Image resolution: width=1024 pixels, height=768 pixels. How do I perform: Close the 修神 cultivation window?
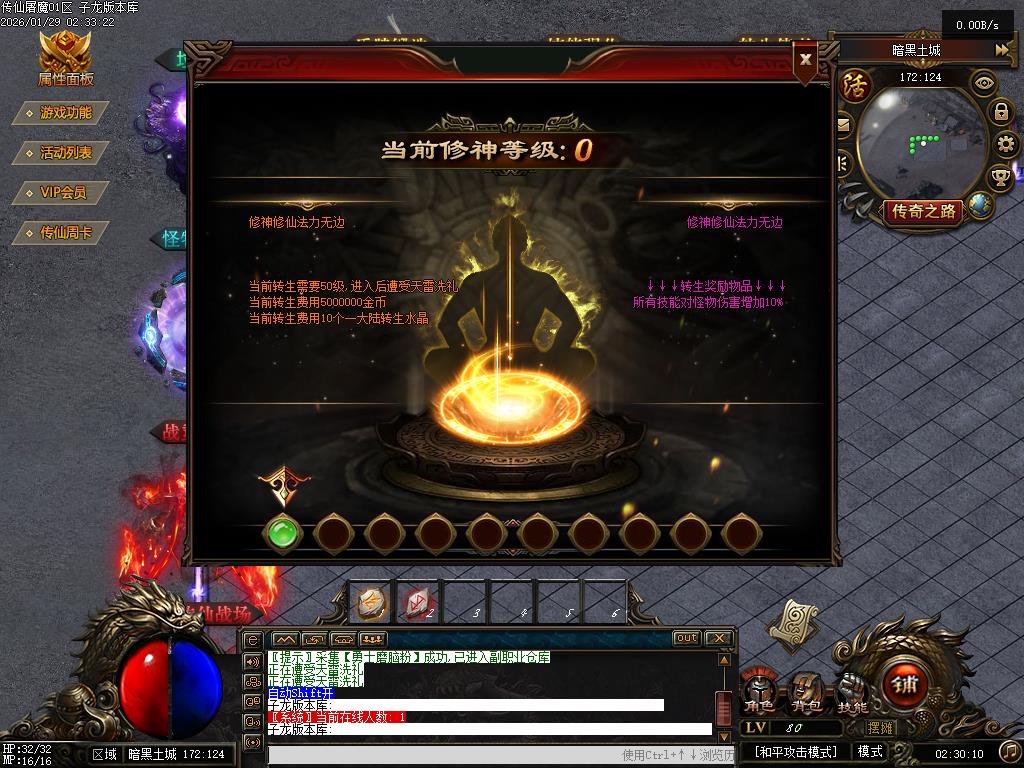coord(805,58)
